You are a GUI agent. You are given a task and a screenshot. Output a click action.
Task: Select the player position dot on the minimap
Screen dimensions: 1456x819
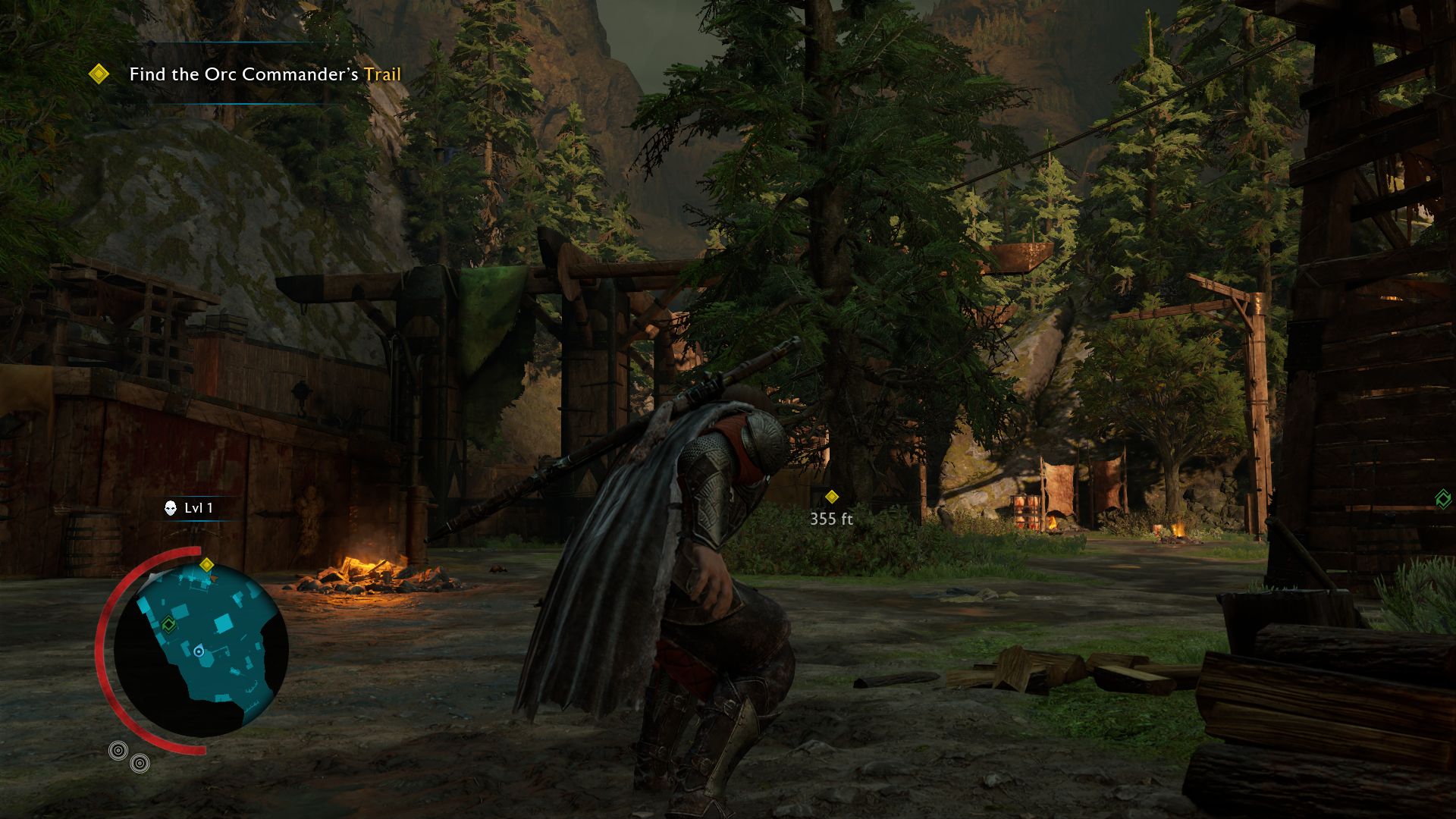(x=199, y=651)
